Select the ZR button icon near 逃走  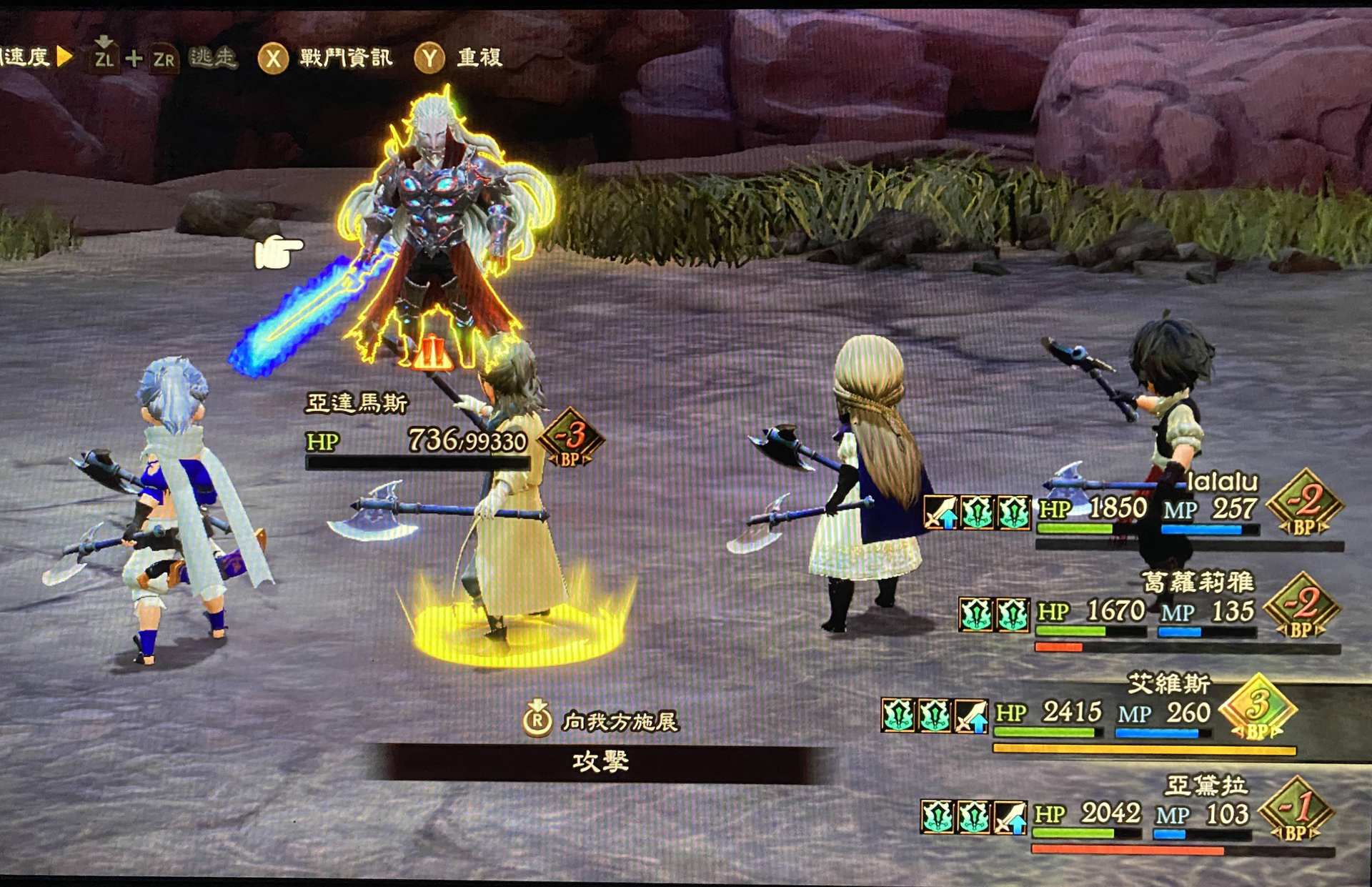[x=163, y=61]
